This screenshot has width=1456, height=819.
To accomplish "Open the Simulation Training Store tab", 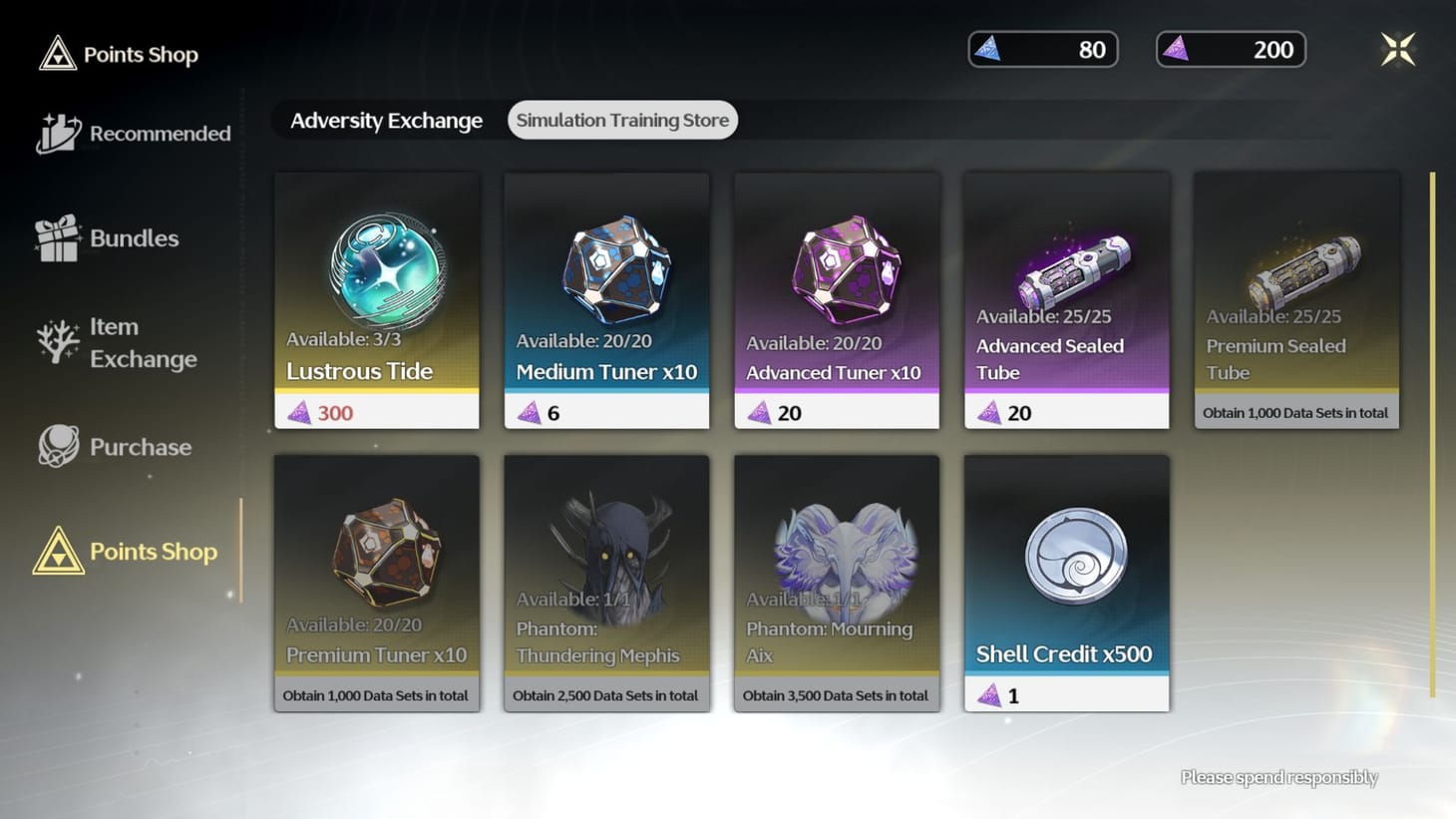I will pos(622,120).
